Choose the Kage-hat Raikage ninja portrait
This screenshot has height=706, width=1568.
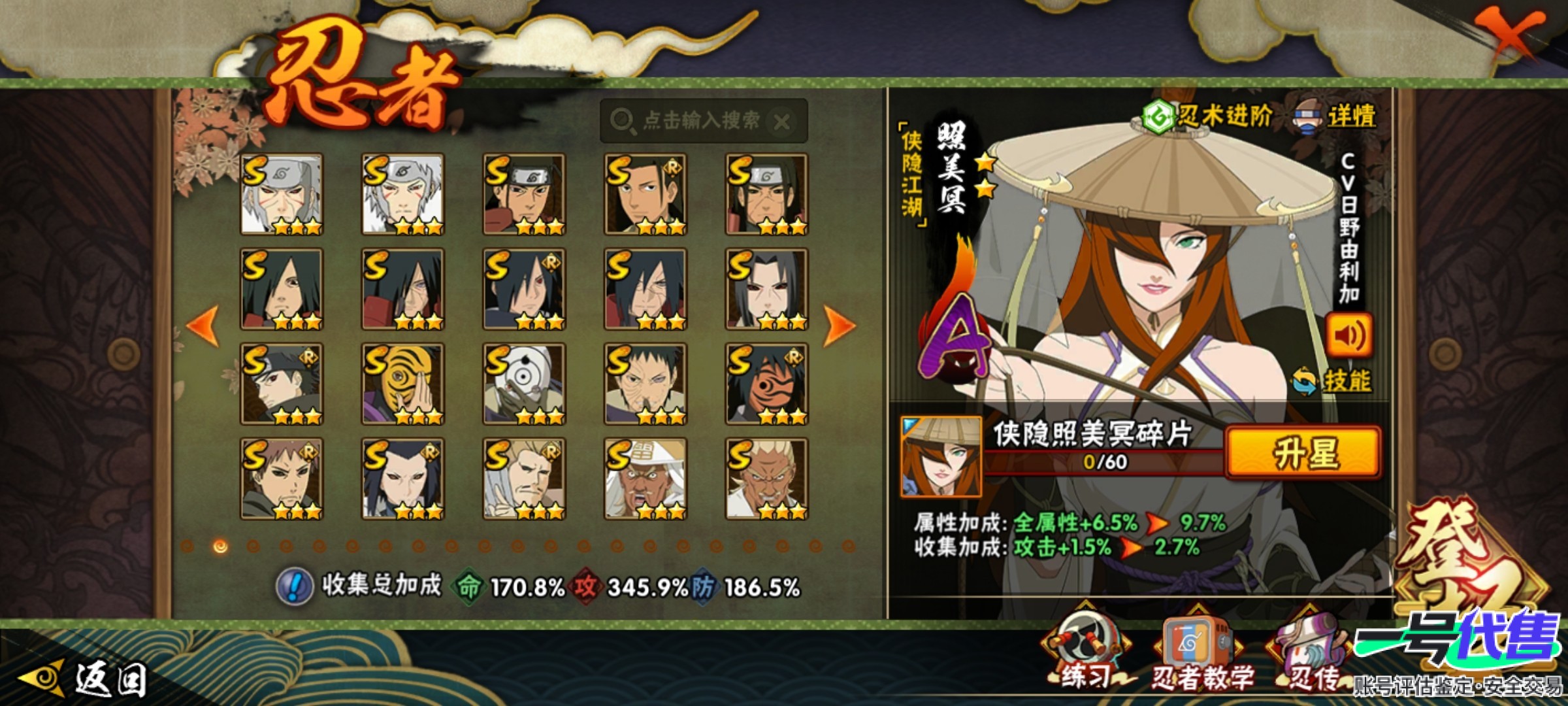click(645, 479)
